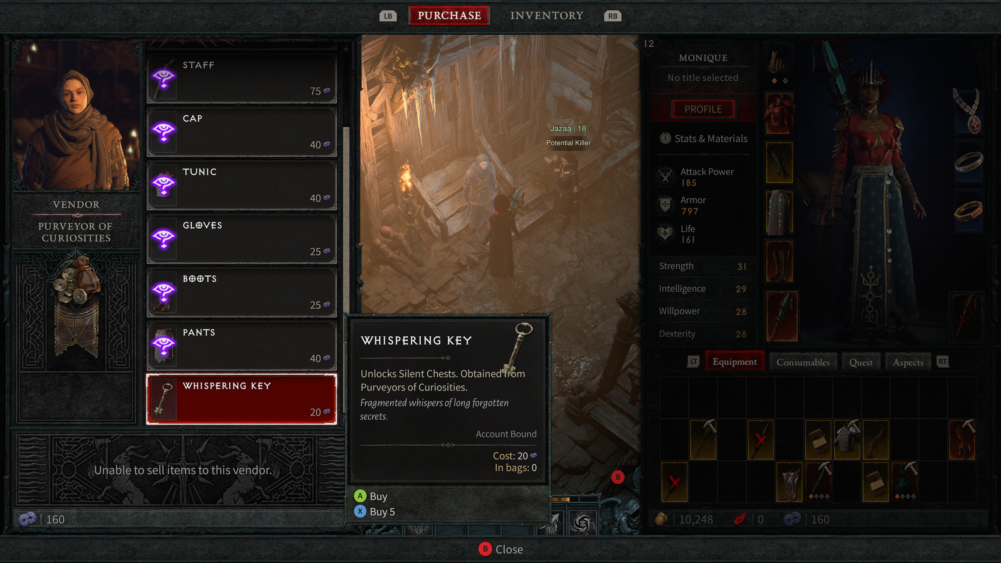The width and height of the screenshot is (1001, 563).
Task: Select the Staff vendor item
Action: pyautogui.click(x=241, y=78)
